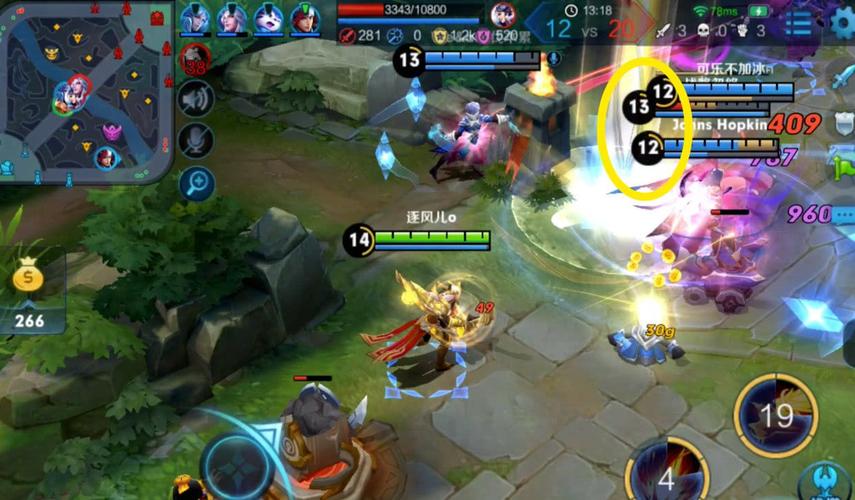
Task: Tap the red icon showing 38
Action: point(196,60)
